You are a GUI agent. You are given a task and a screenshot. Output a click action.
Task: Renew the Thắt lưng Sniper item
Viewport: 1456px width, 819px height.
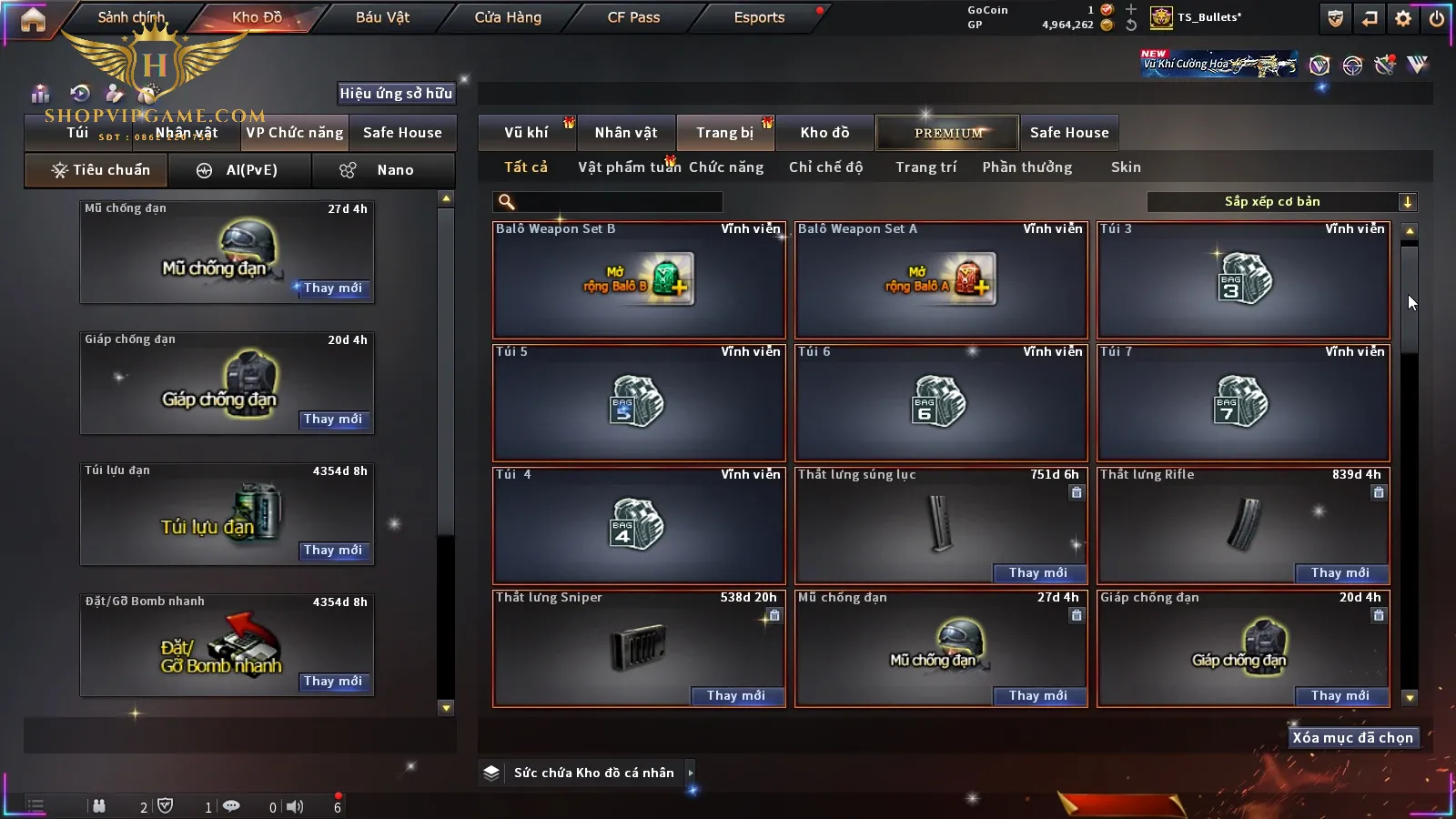pyautogui.click(x=735, y=695)
